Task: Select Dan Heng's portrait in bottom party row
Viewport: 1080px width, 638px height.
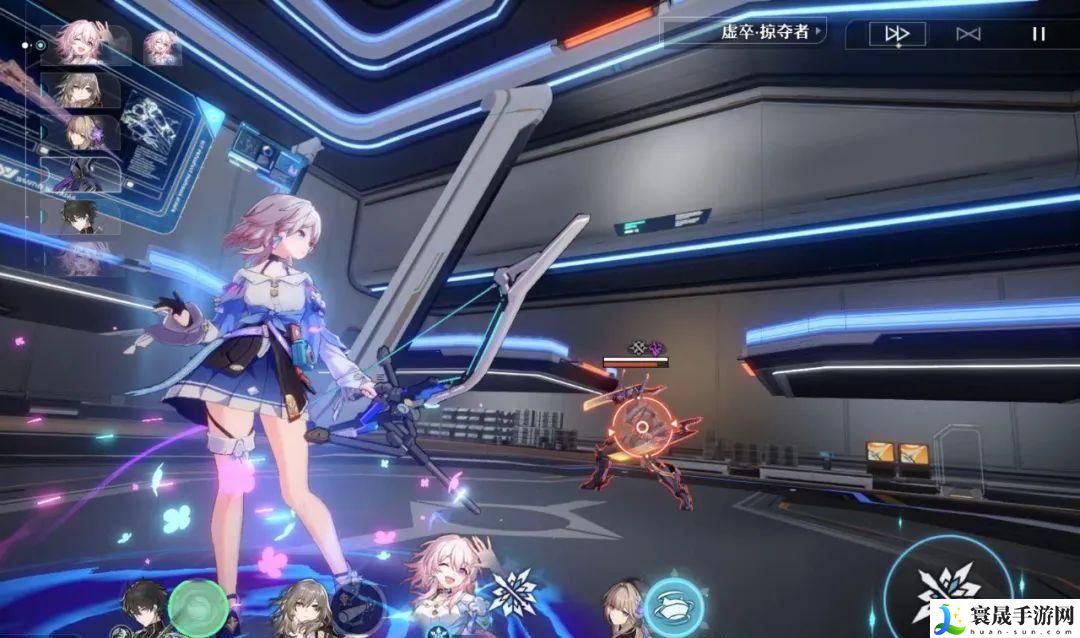Action: [x=142, y=605]
